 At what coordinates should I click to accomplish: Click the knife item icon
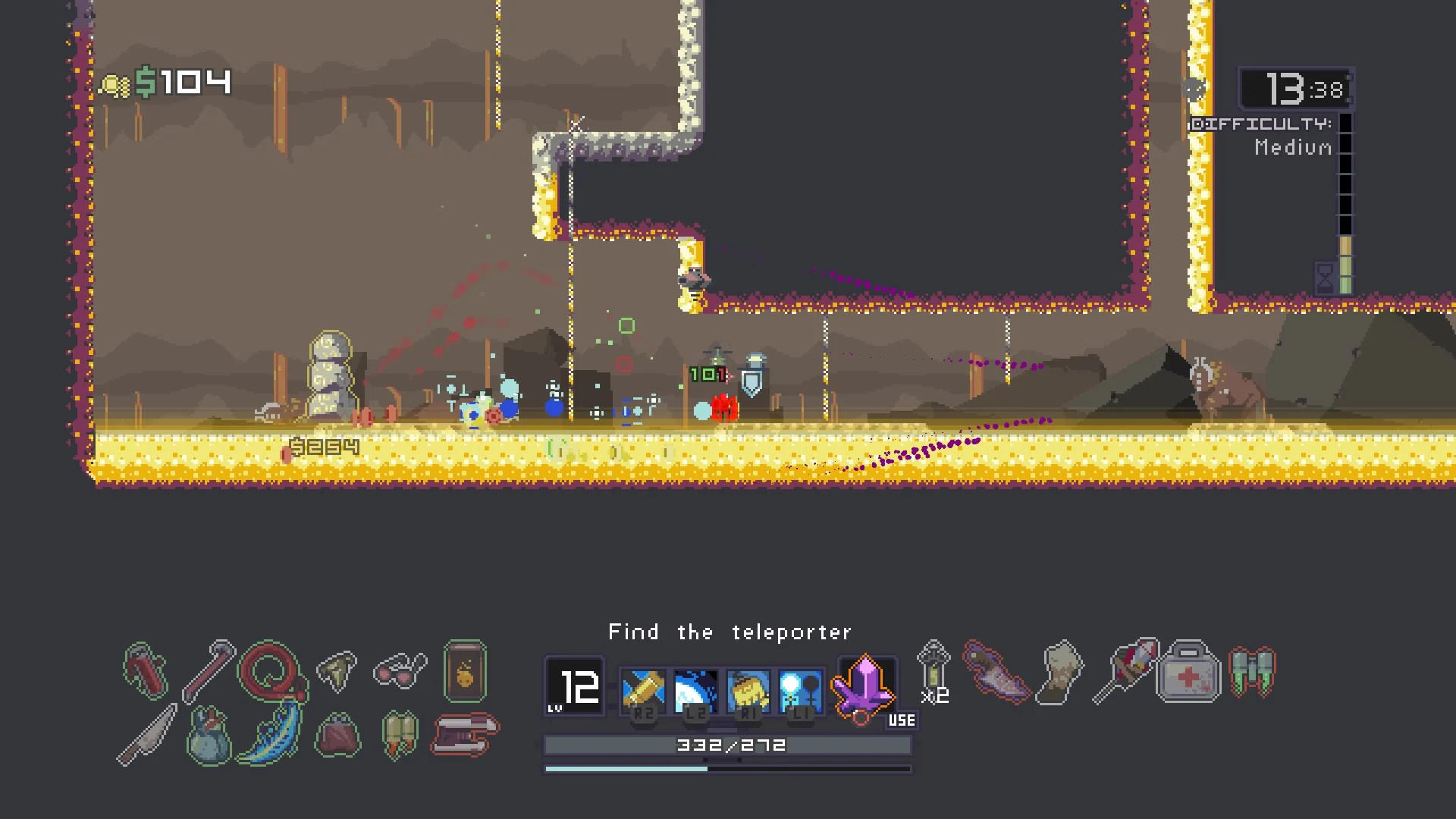coord(148,732)
